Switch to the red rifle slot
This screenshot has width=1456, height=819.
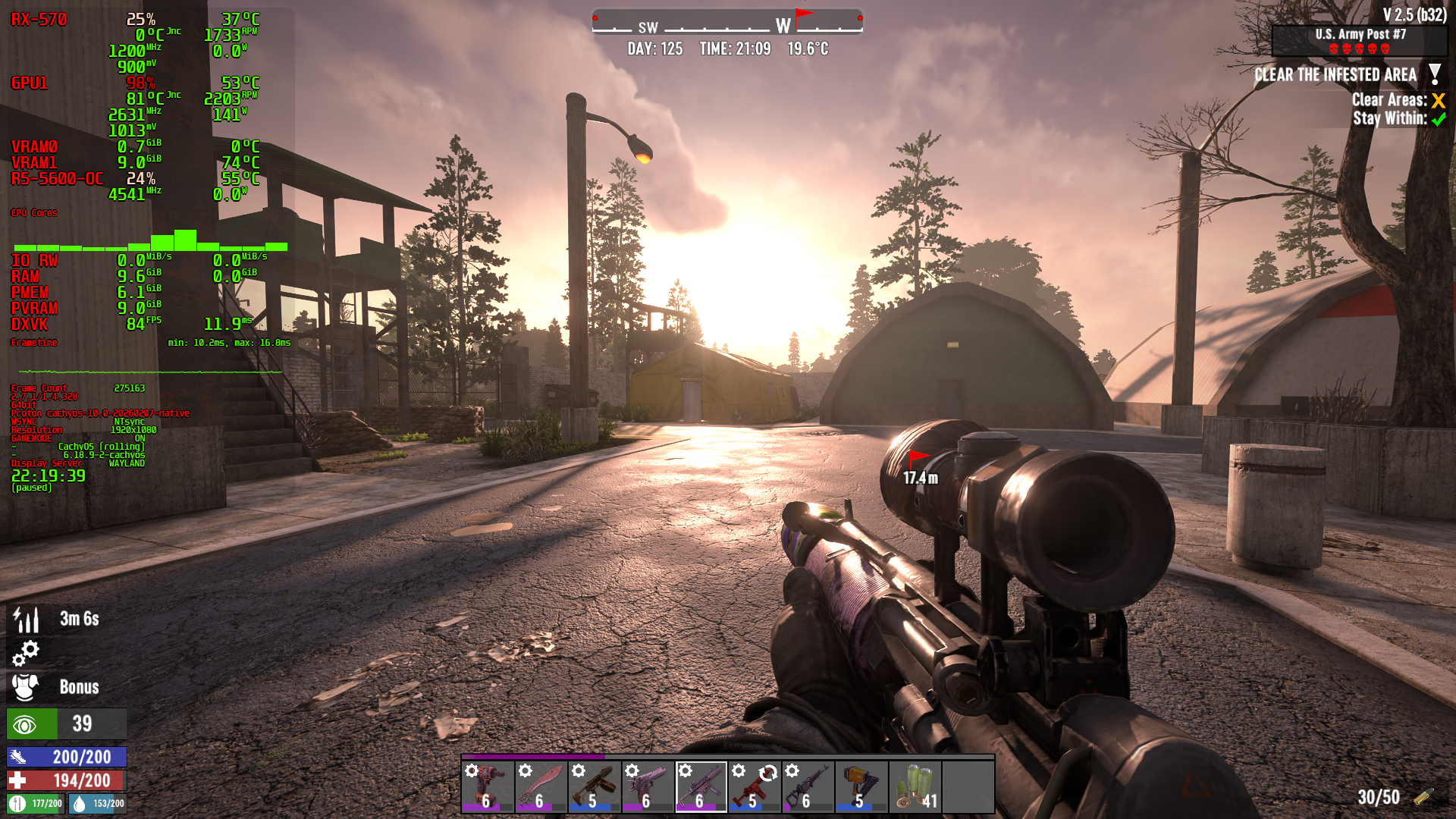tap(755, 786)
